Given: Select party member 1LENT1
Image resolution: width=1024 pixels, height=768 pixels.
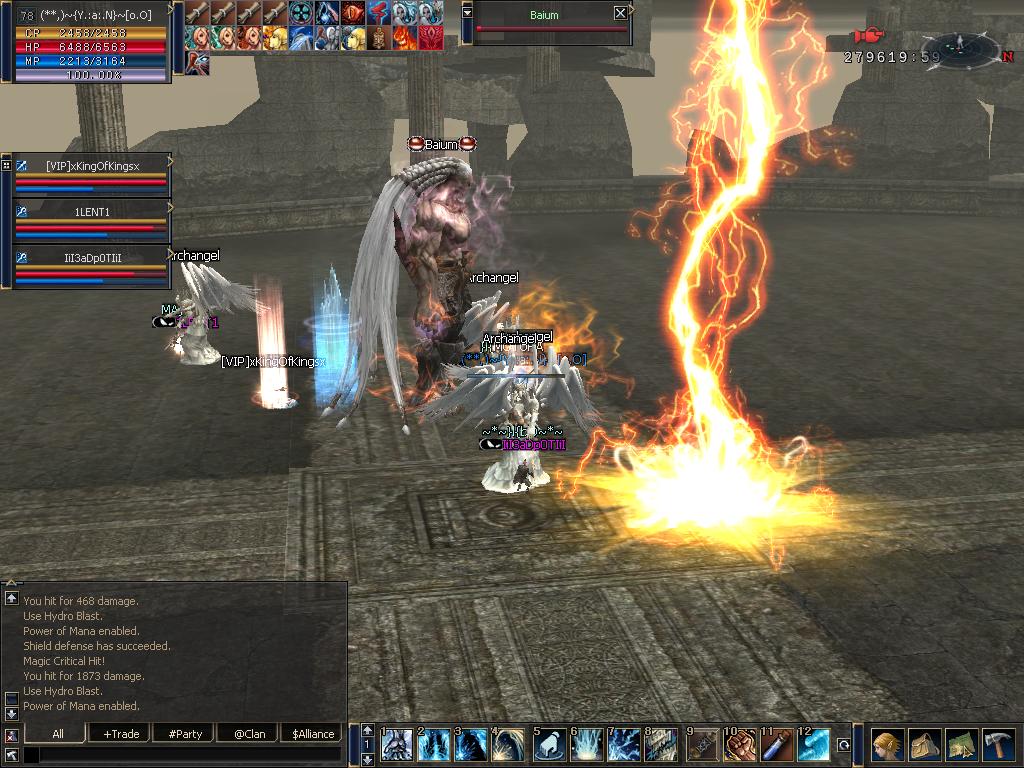Looking at the screenshot, I should coord(92,212).
